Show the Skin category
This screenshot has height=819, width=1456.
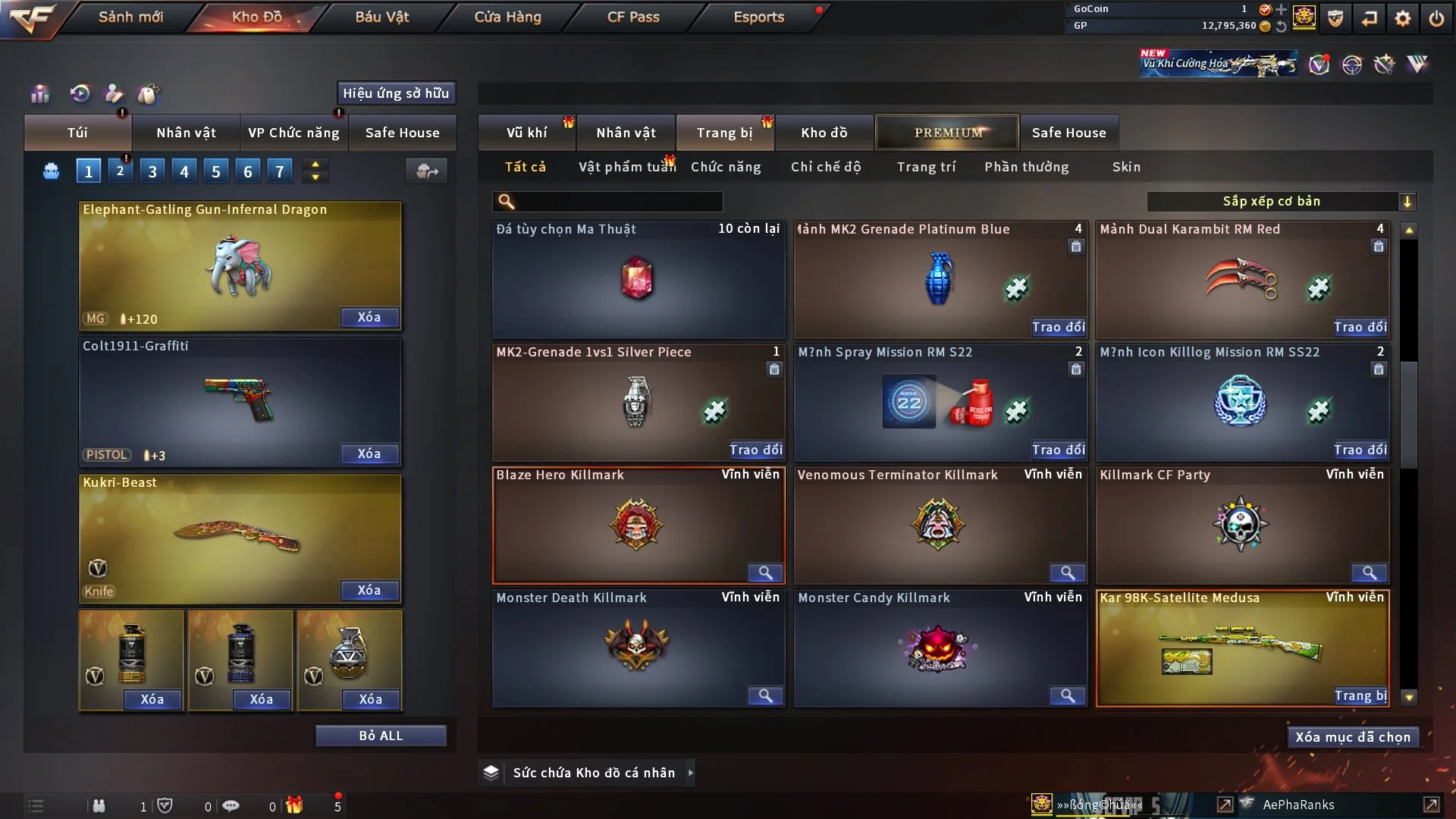click(1126, 167)
